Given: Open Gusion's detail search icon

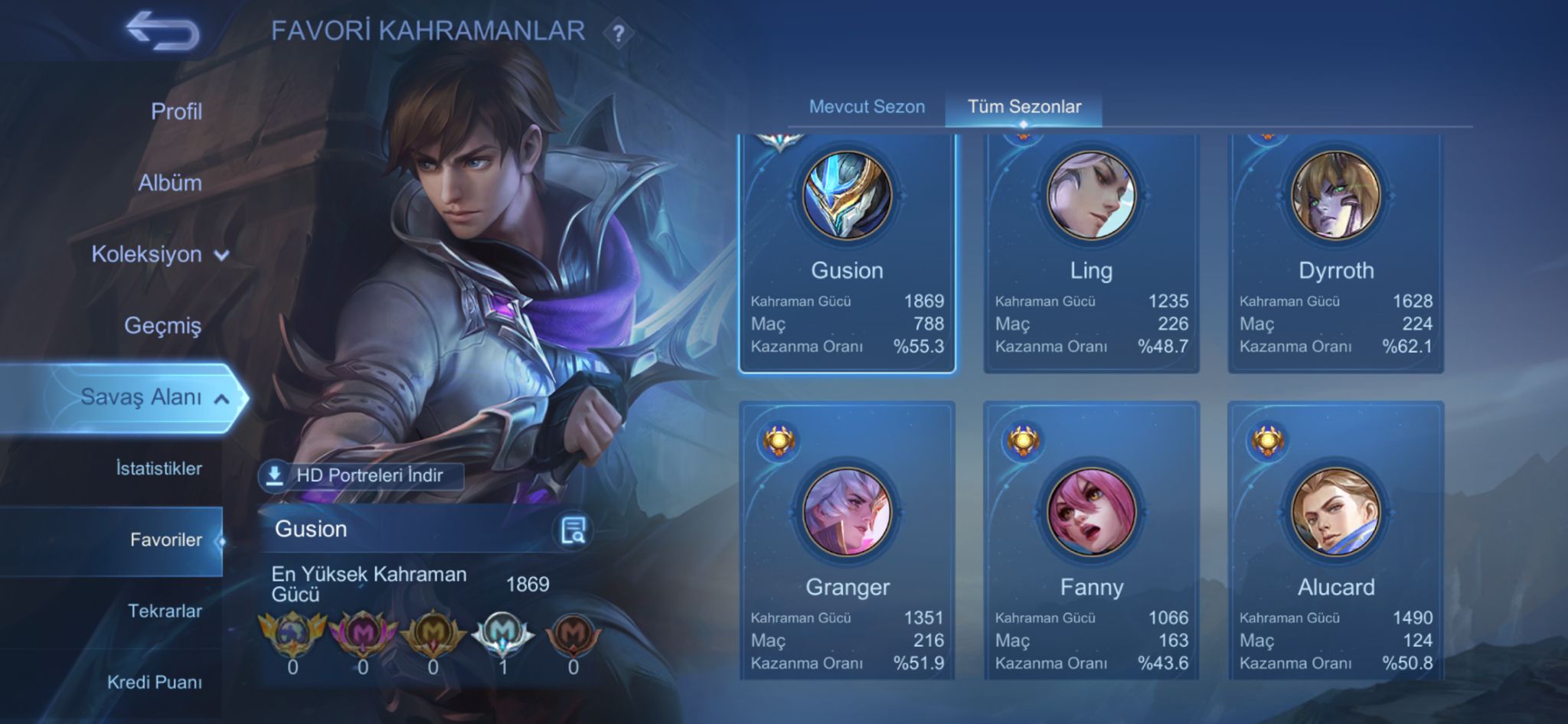Looking at the screenshot, I should coord(573,530).
